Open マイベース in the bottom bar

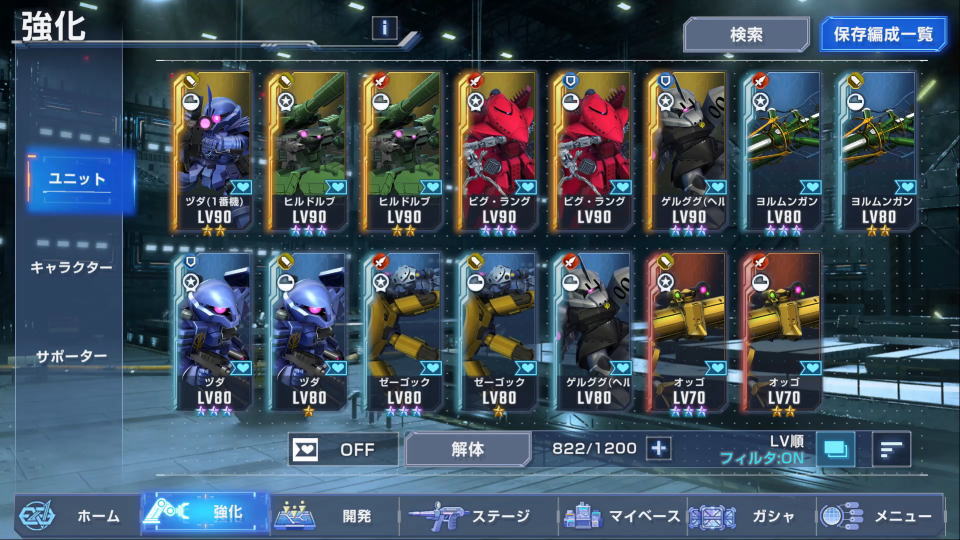click(x=621, y=516)
